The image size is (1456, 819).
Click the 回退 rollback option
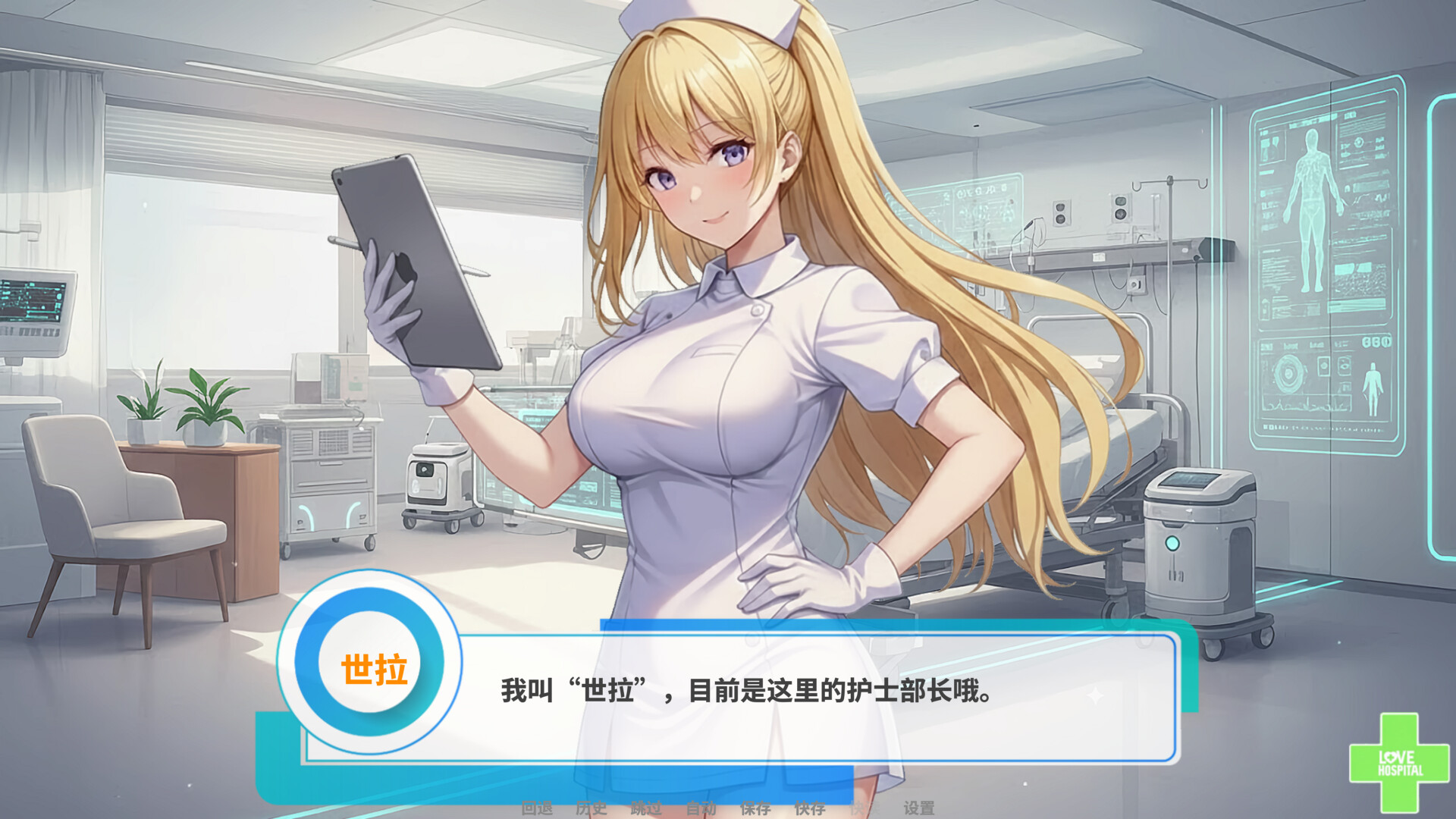point(538,808)
